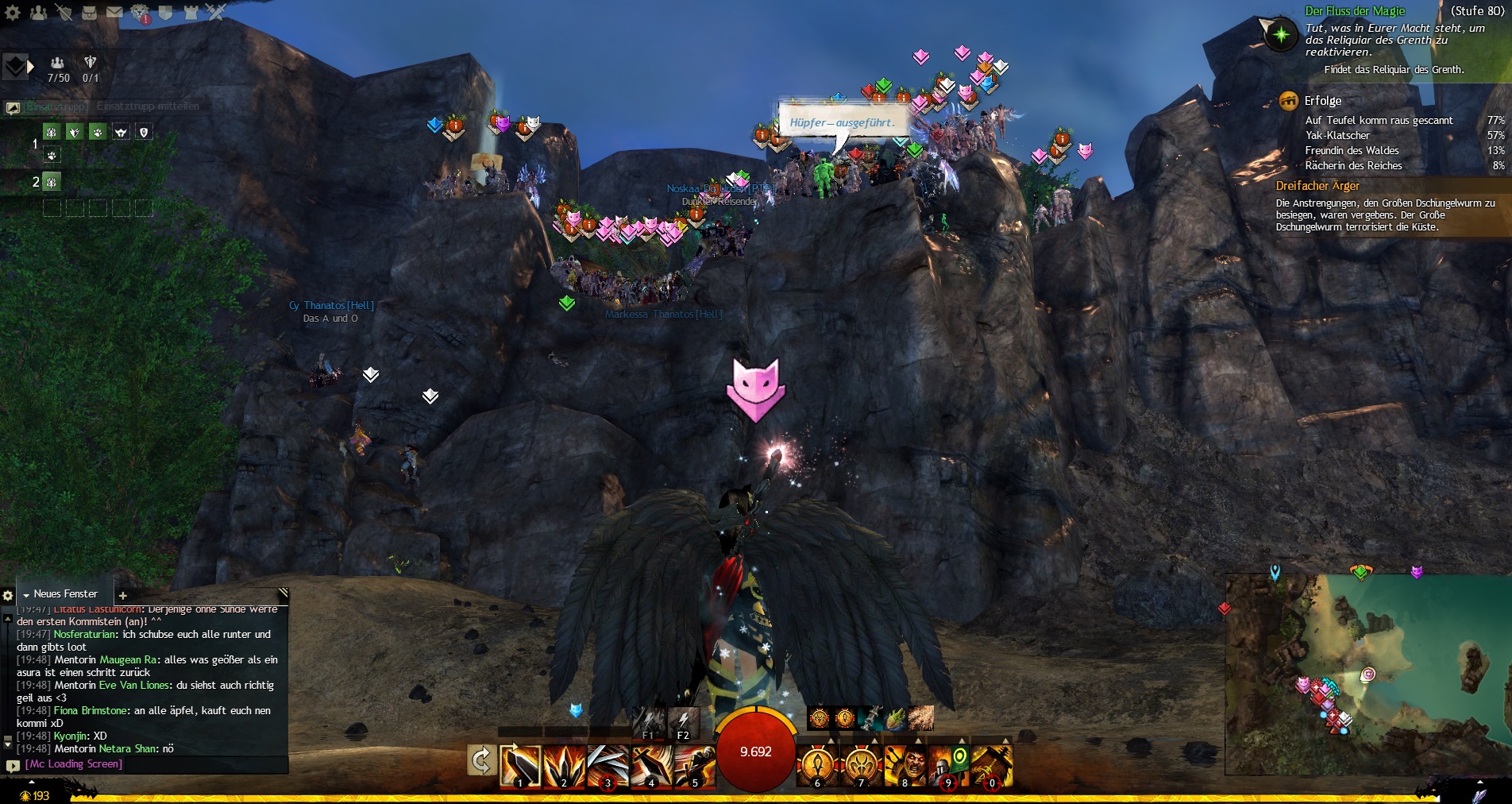
Task: Activate the banner elite skill in slot 0
Action: (992, 765)
